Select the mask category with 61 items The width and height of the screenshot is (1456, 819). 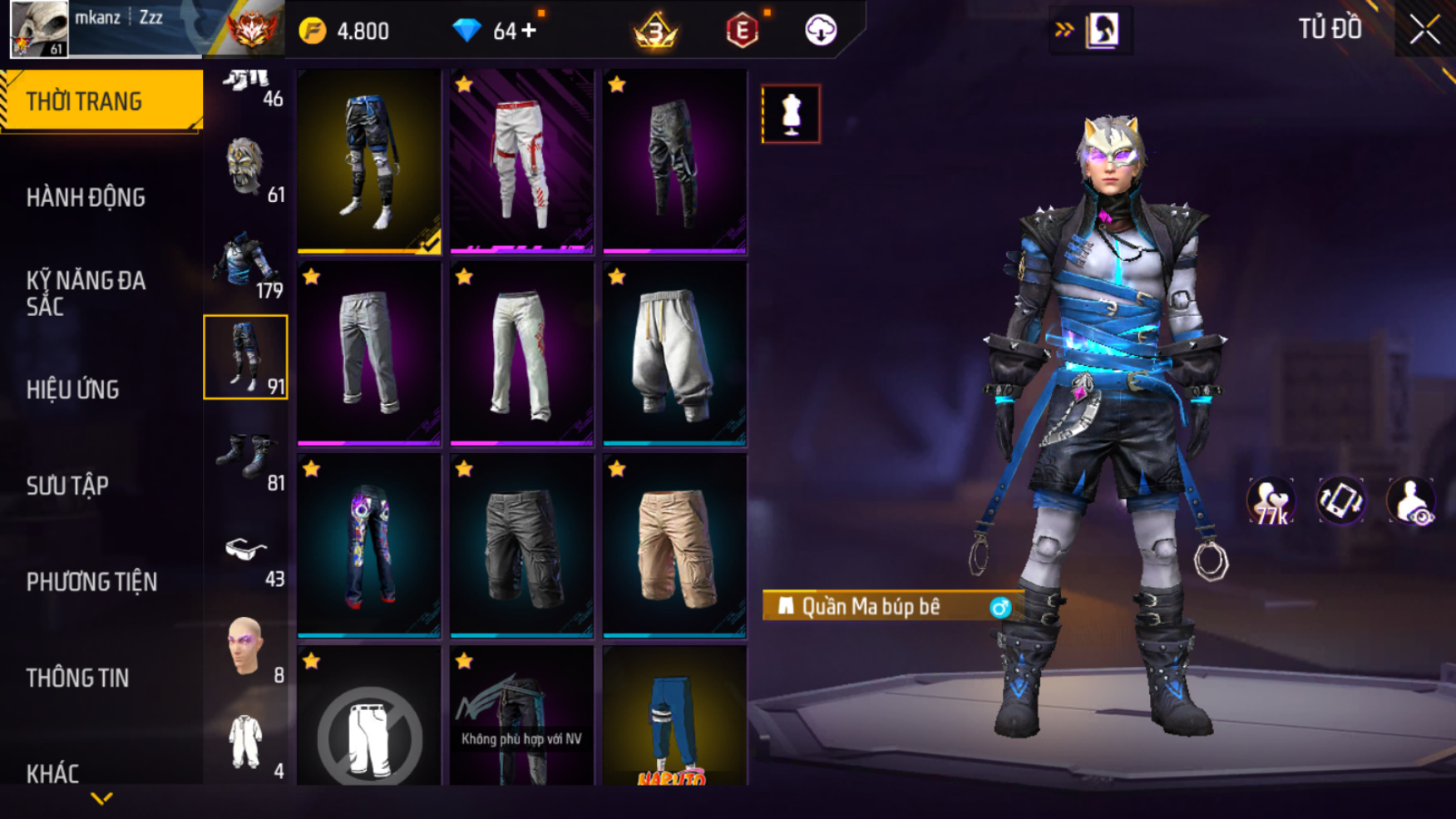pos(246,169)
